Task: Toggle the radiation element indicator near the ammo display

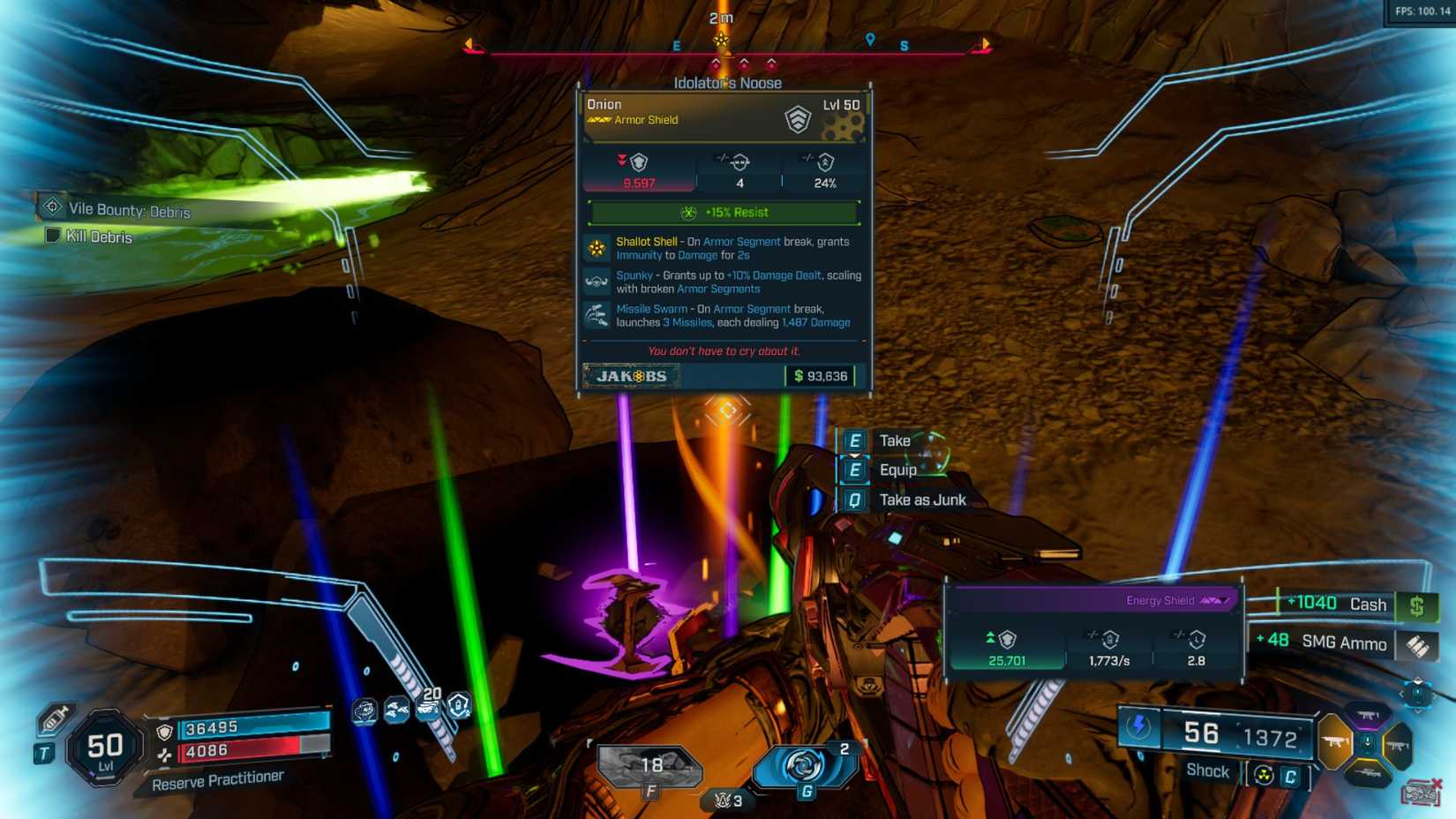Action: (x=1264, y=776)
